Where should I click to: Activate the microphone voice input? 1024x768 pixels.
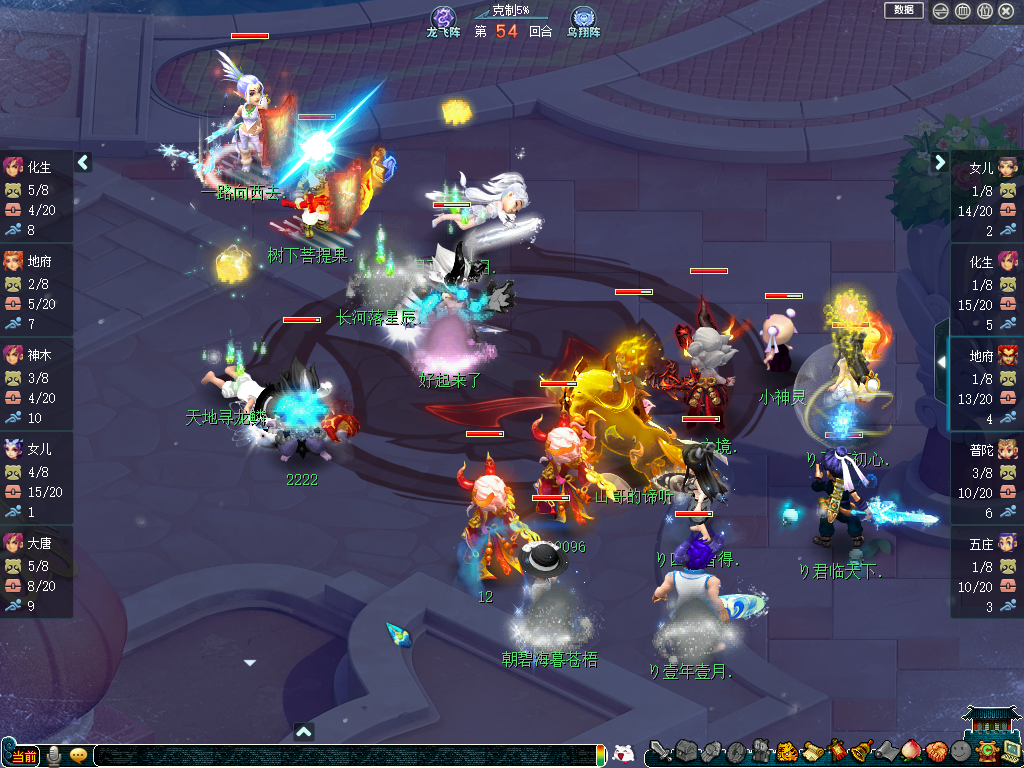pos(53,755)
